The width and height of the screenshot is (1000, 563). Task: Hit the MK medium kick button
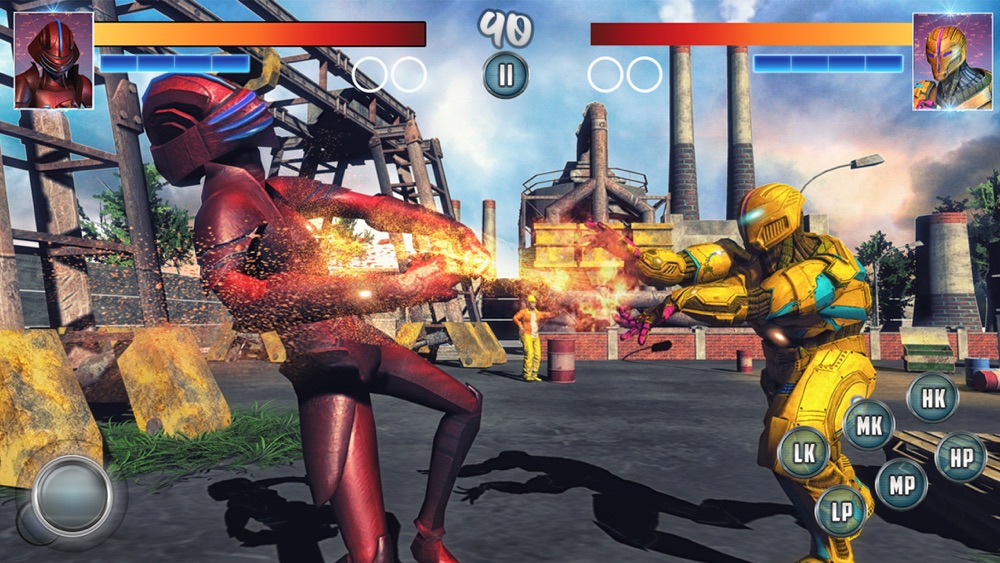click(x=868, y=424)
